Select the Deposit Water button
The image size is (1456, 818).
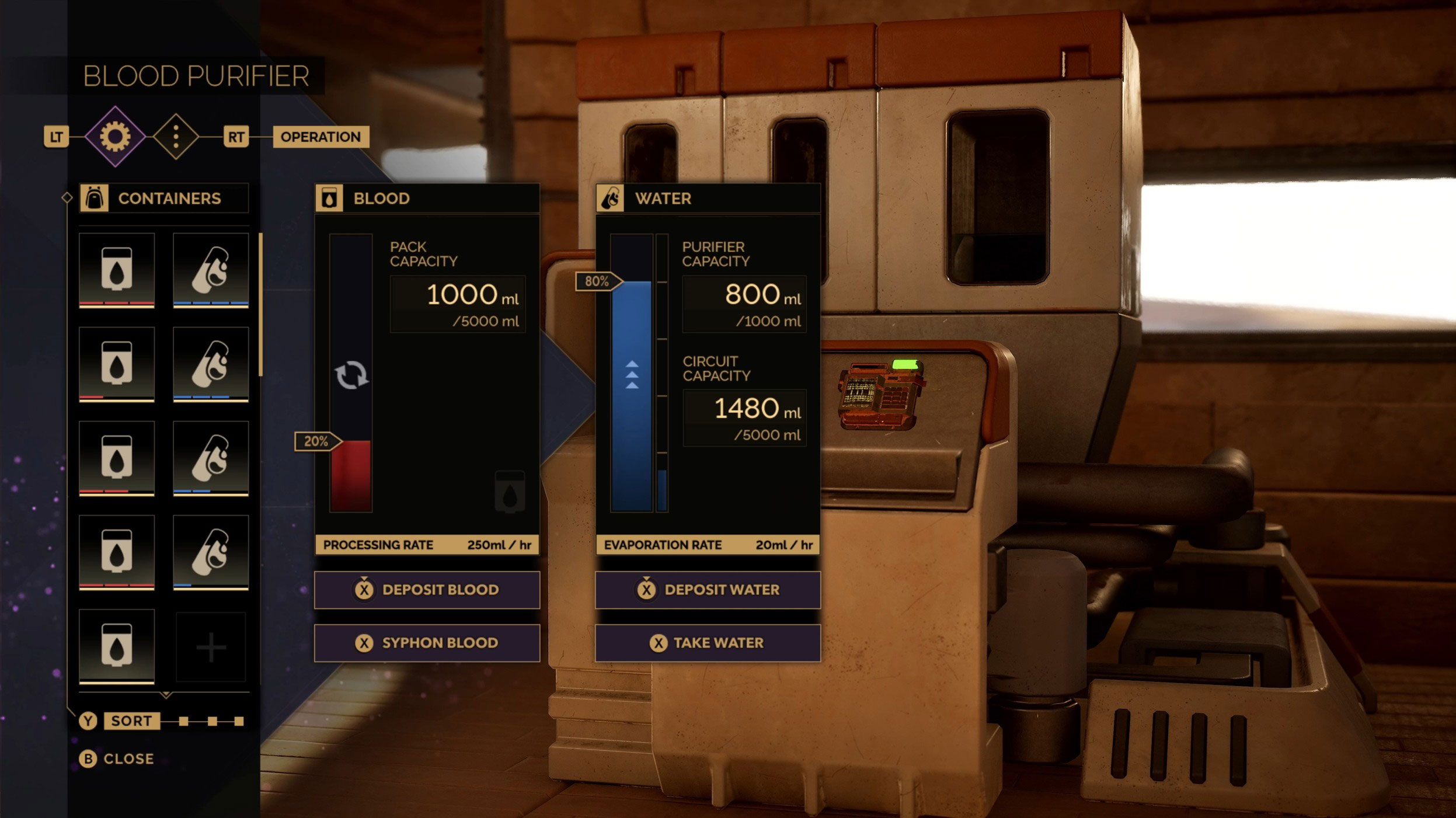tap(708, 590)
